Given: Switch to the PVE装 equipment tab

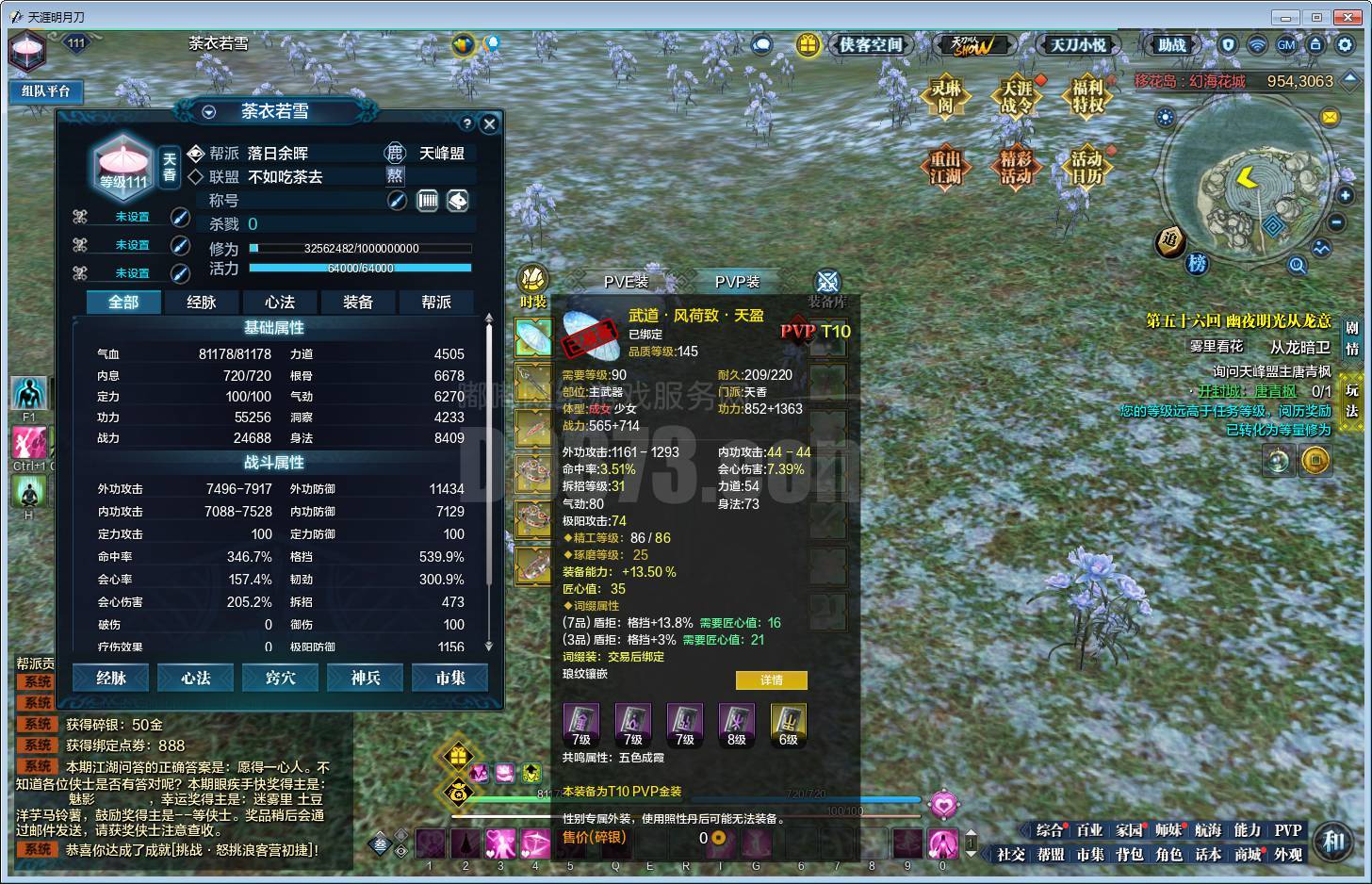Looking at the screenshot, I should [x=626, y=282].
